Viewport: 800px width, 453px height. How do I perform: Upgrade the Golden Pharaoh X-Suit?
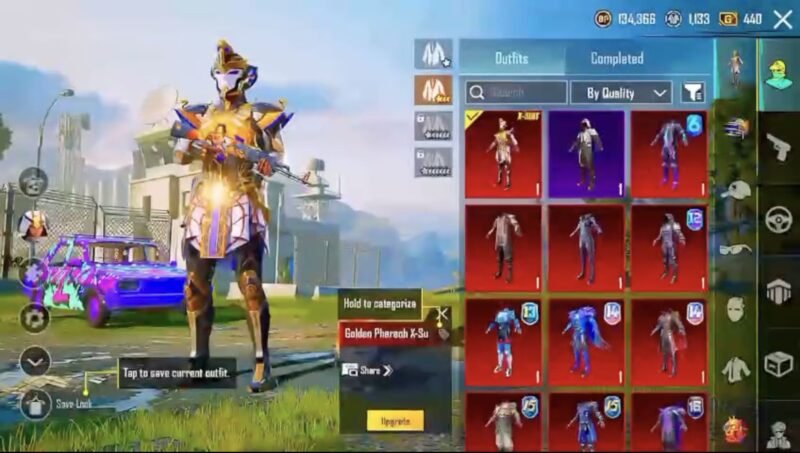coord(395,420)
